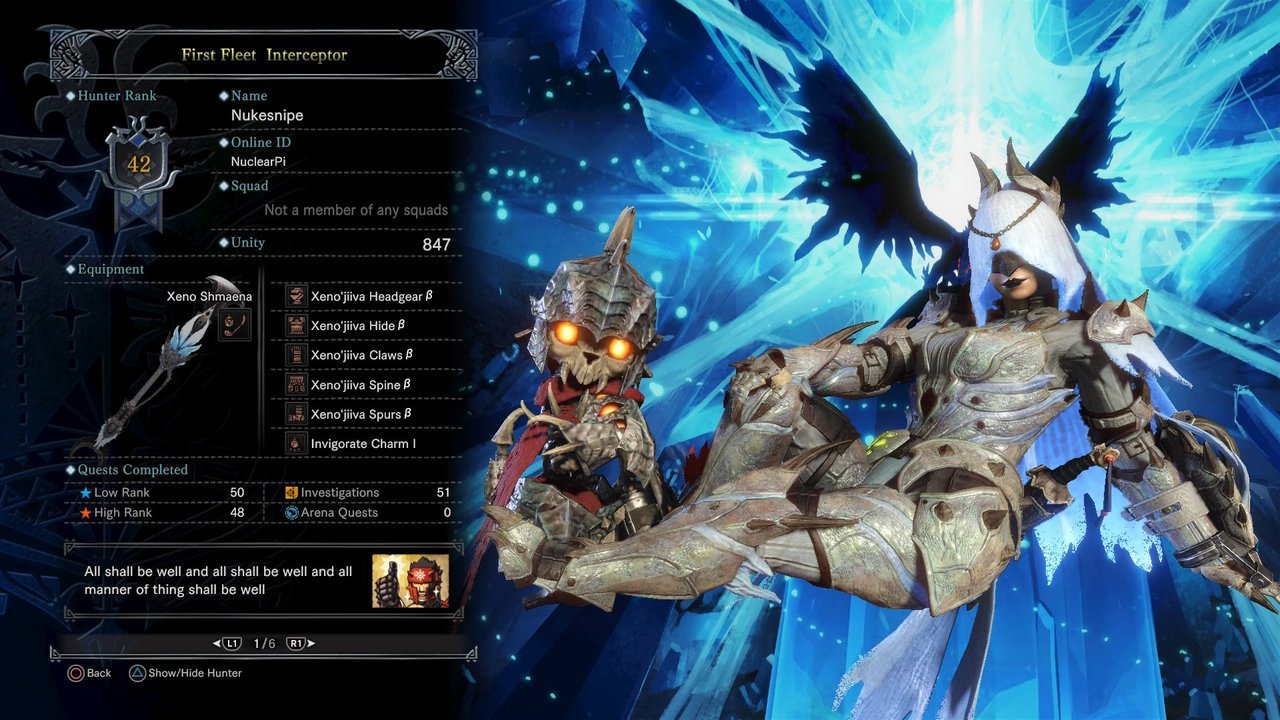Click the greeting message text box
The image size is (1280, 720).
[220, 581]
